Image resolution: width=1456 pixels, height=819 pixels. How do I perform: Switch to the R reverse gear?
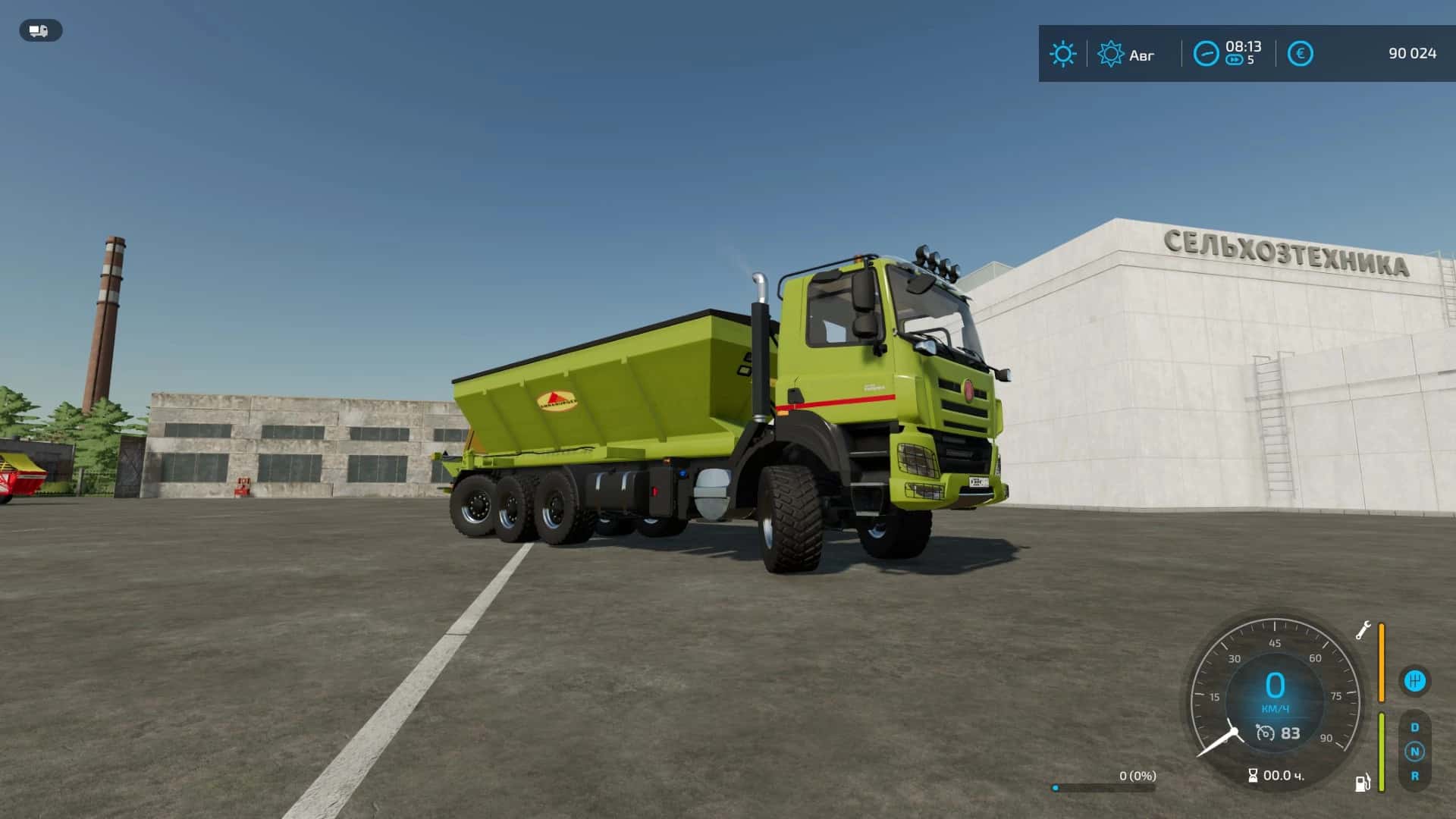click(x=1414, y=776)
